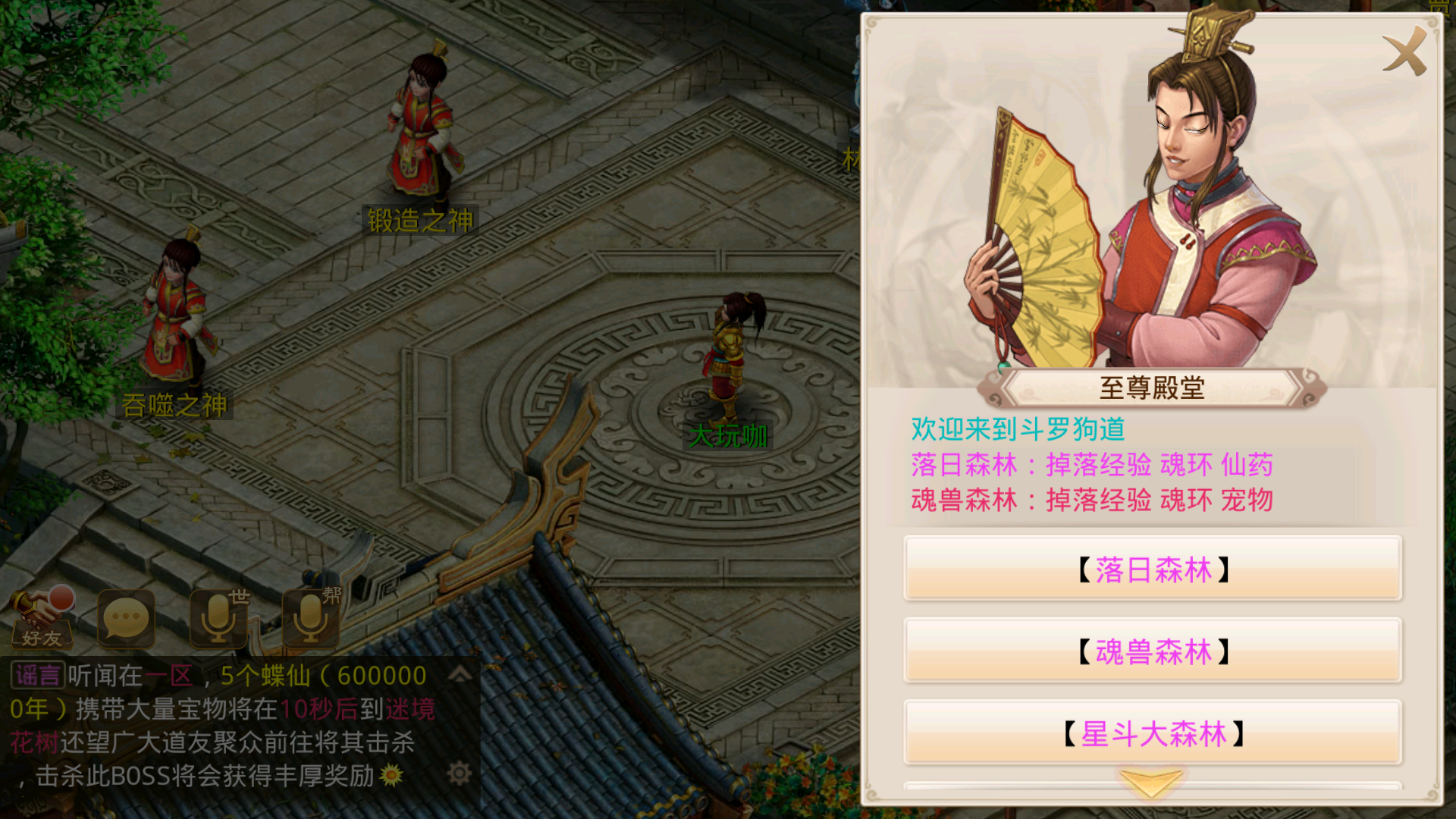Activate the 世 world voice chat microphone

[218, 620]
